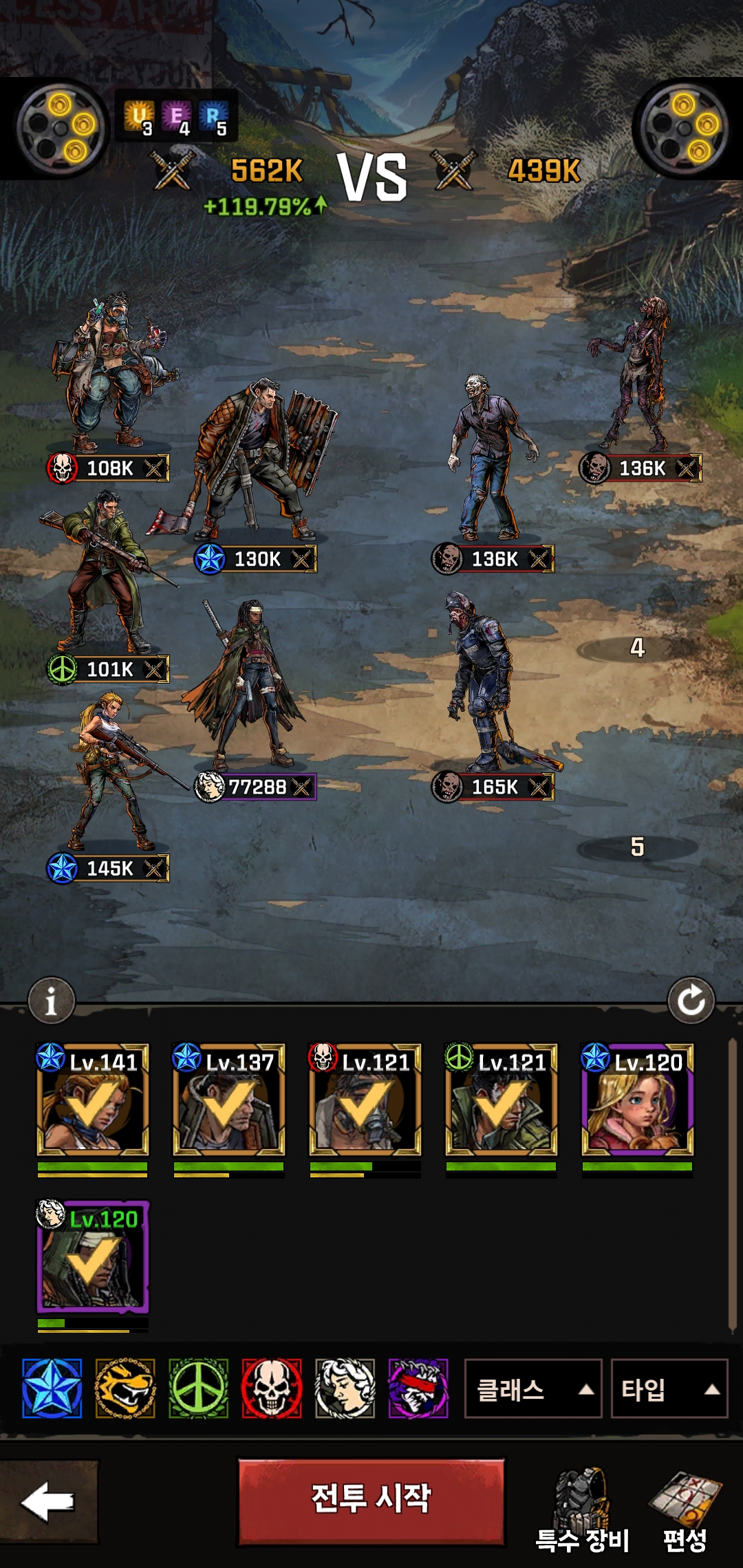Reset the lineup with the circular arrow button
This screenshot has height=1568, width=743.
click(x=691, y=1001)
